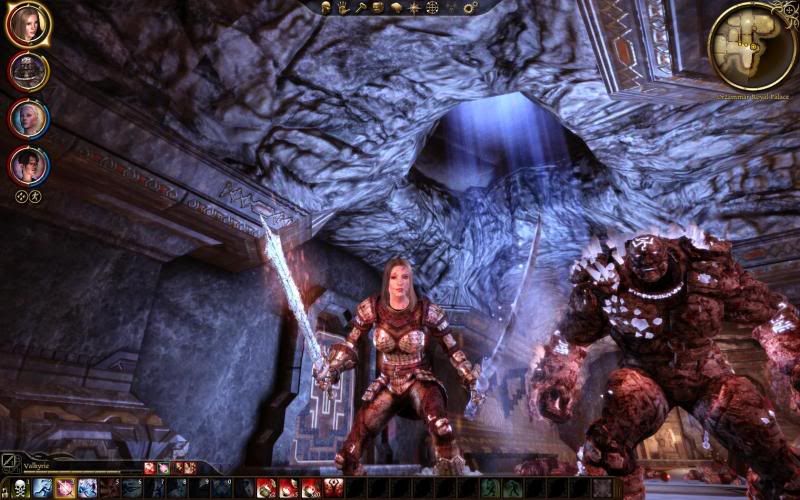Open the character record head icon
Screen dimensions: 800x500
coord(328,7)
